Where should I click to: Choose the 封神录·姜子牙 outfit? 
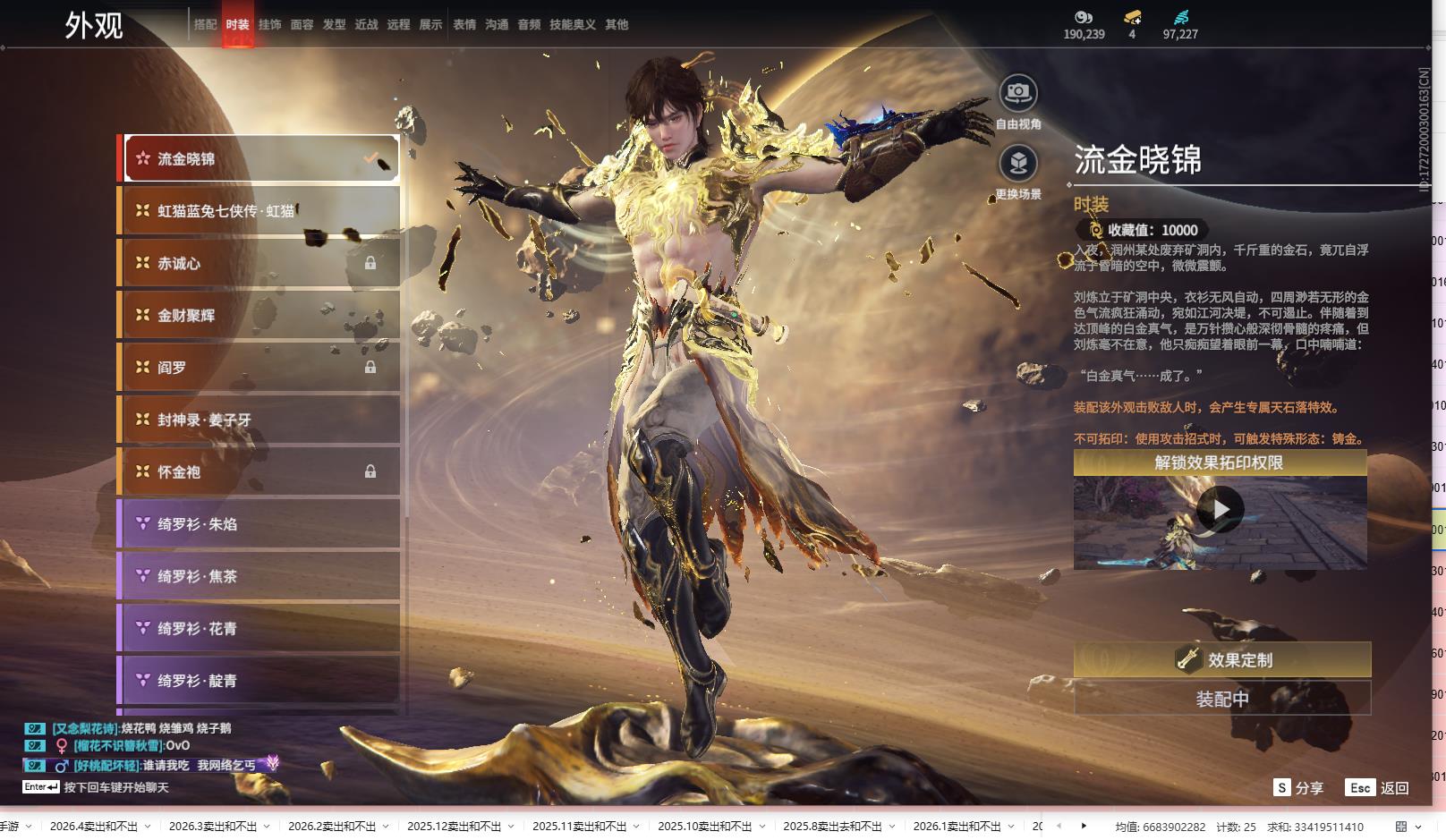(259, 420)
